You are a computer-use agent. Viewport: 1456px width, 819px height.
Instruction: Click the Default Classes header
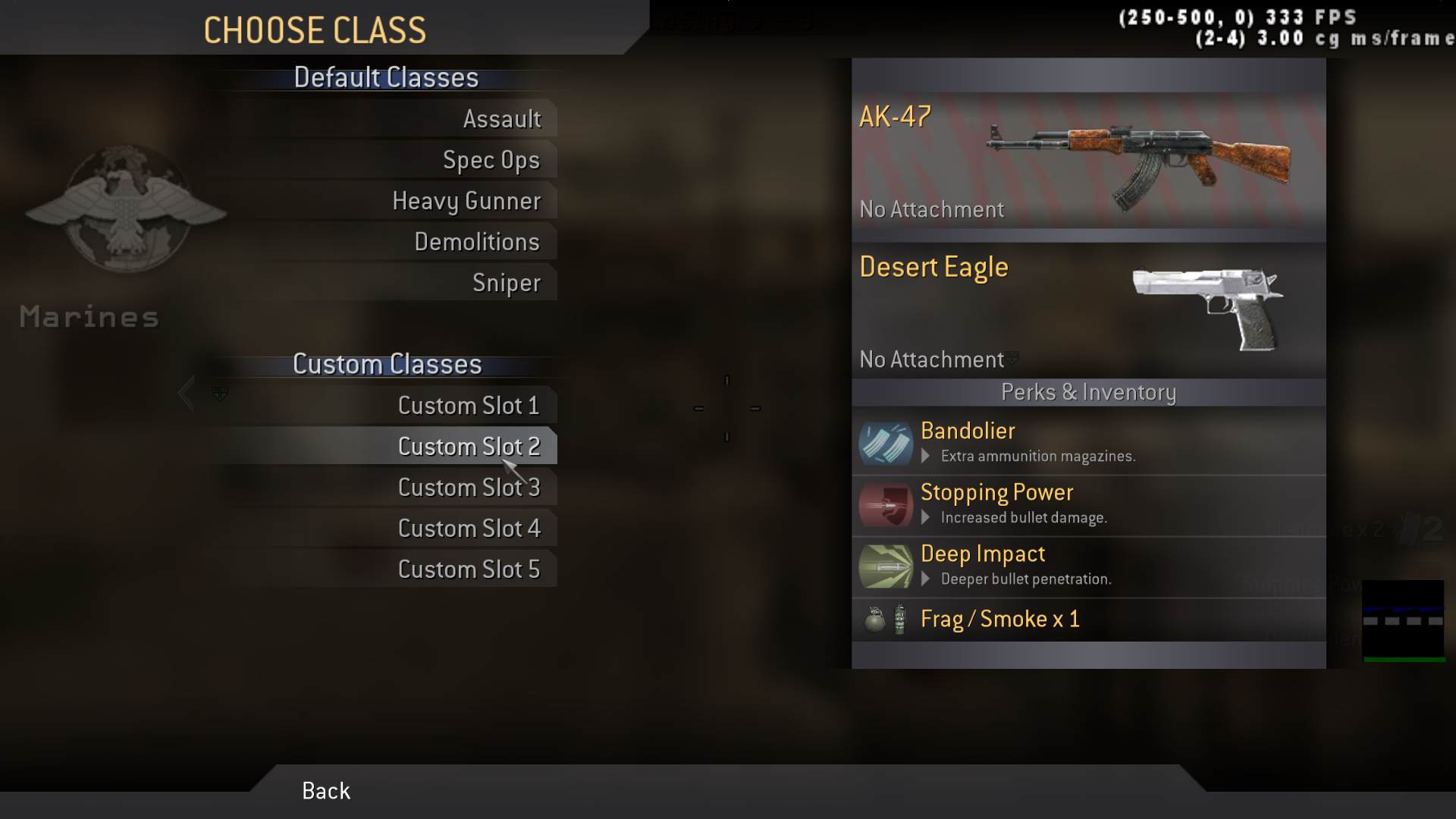coord(387,77)
